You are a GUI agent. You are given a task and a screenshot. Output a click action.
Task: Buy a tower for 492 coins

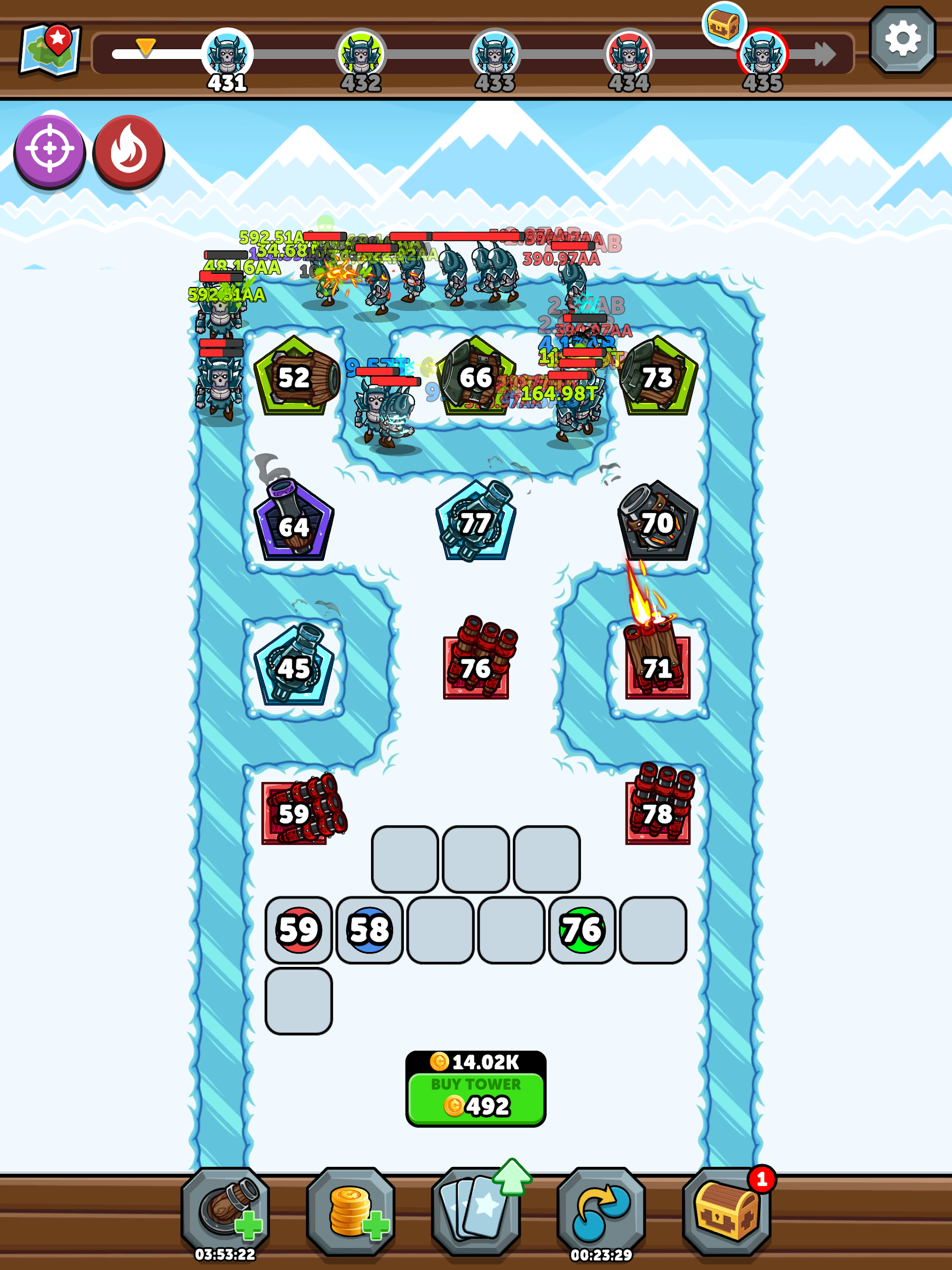click(x=475, y=1098)
